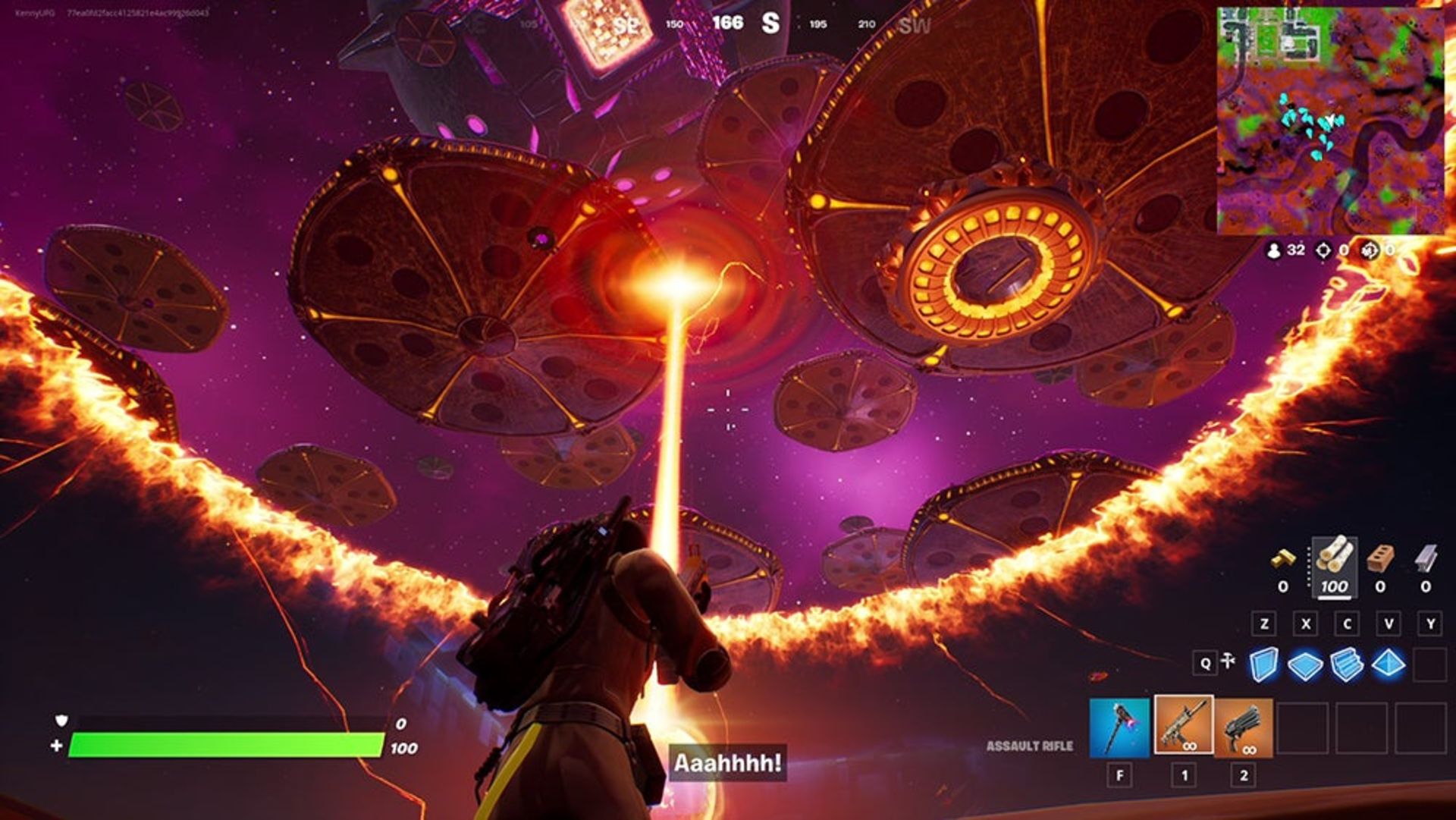
Task: Equip the Assault Rifle hotbar slot
Action: (1184, 725)
